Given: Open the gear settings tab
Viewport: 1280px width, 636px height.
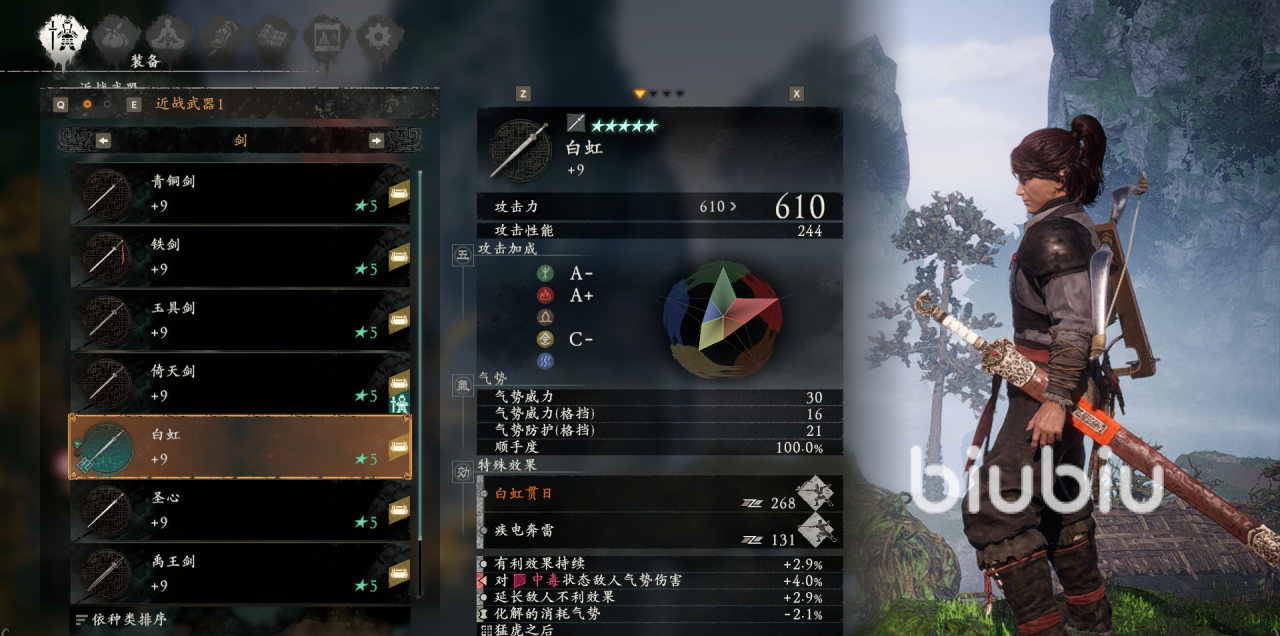Looking at the screenshot, I should pos(379,38).
